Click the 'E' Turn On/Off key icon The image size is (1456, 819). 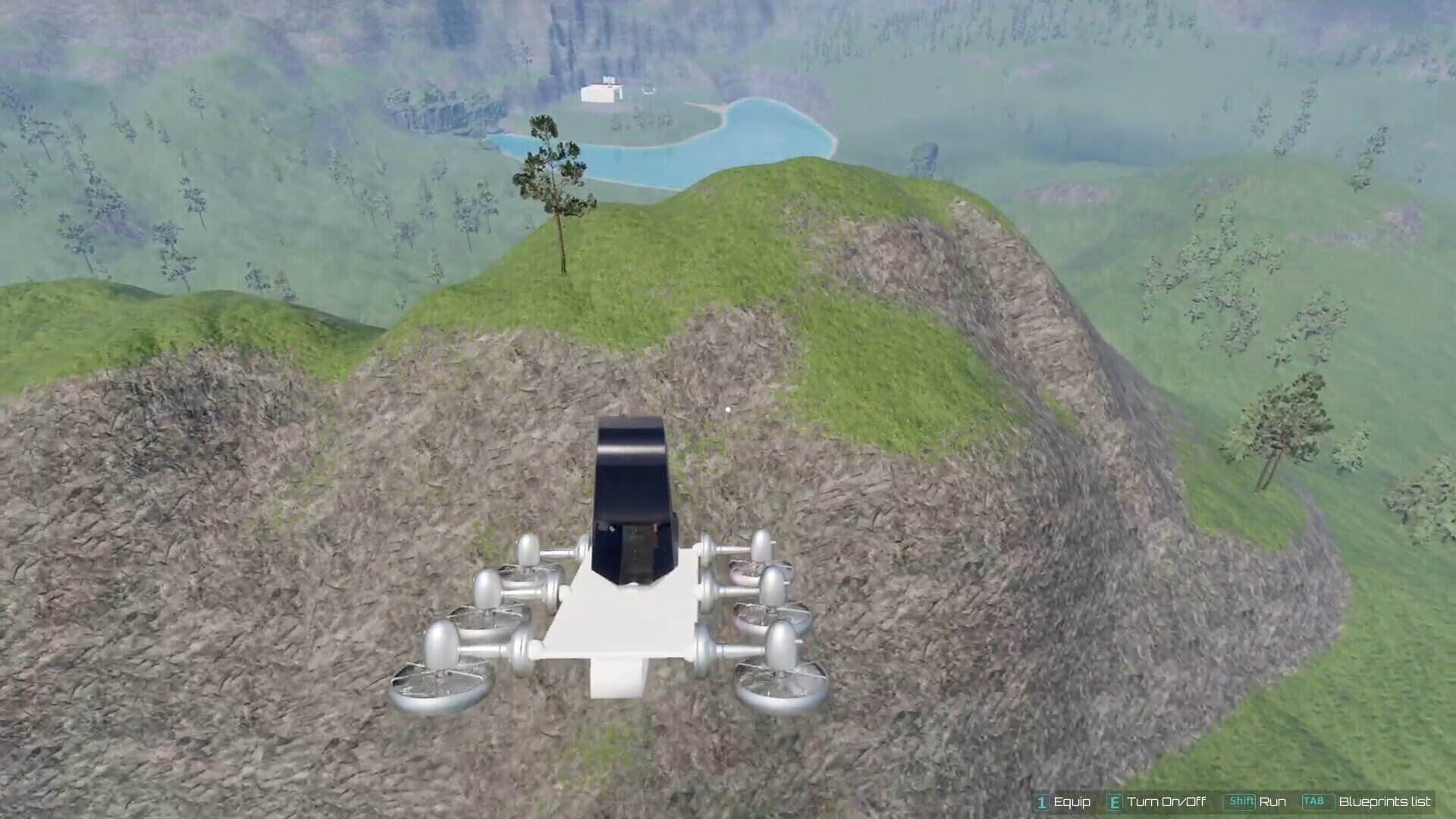point(1115,802)
